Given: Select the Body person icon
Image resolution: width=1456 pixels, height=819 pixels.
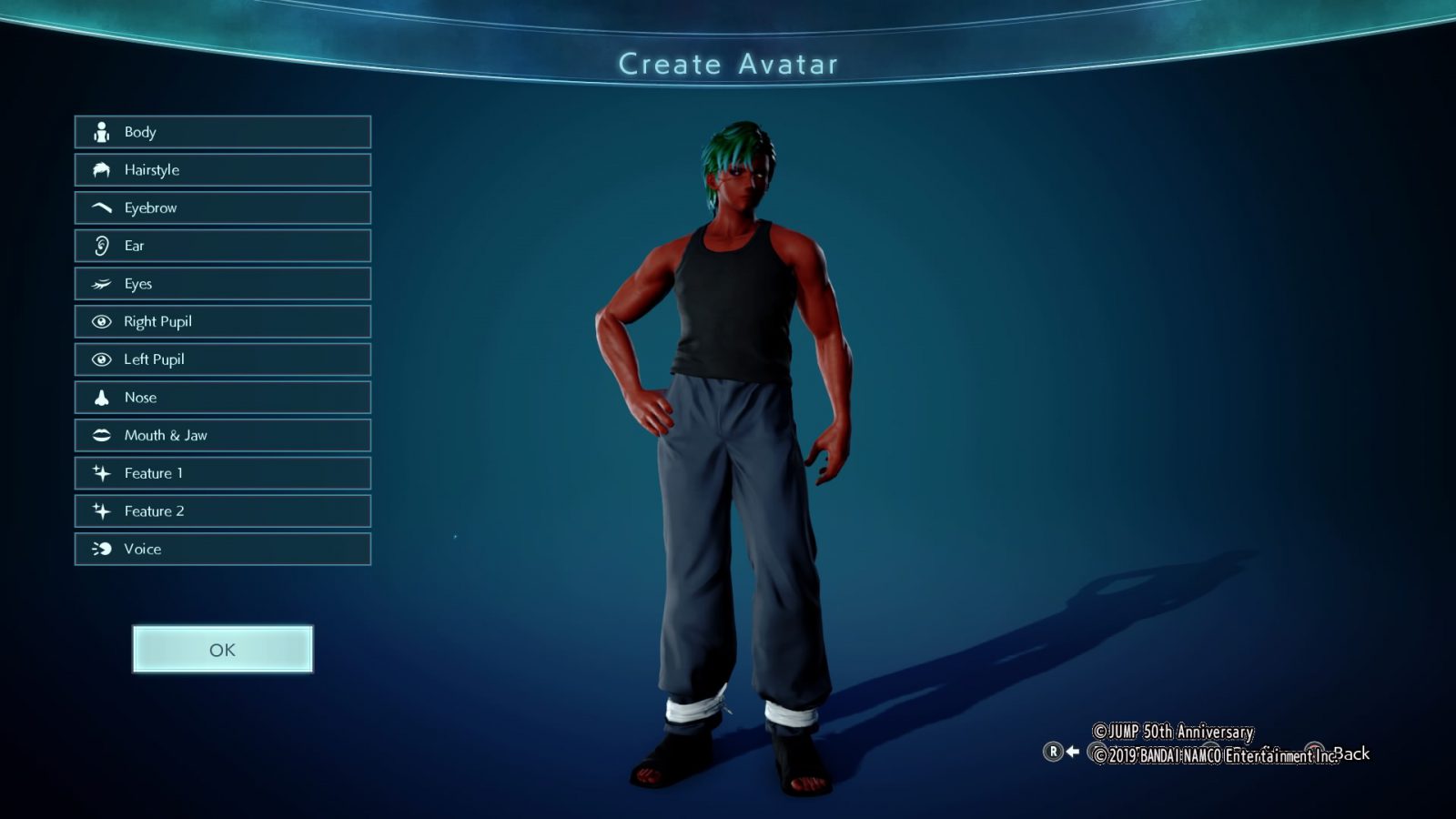Looking at the screenshot, I should click(100, 132).
